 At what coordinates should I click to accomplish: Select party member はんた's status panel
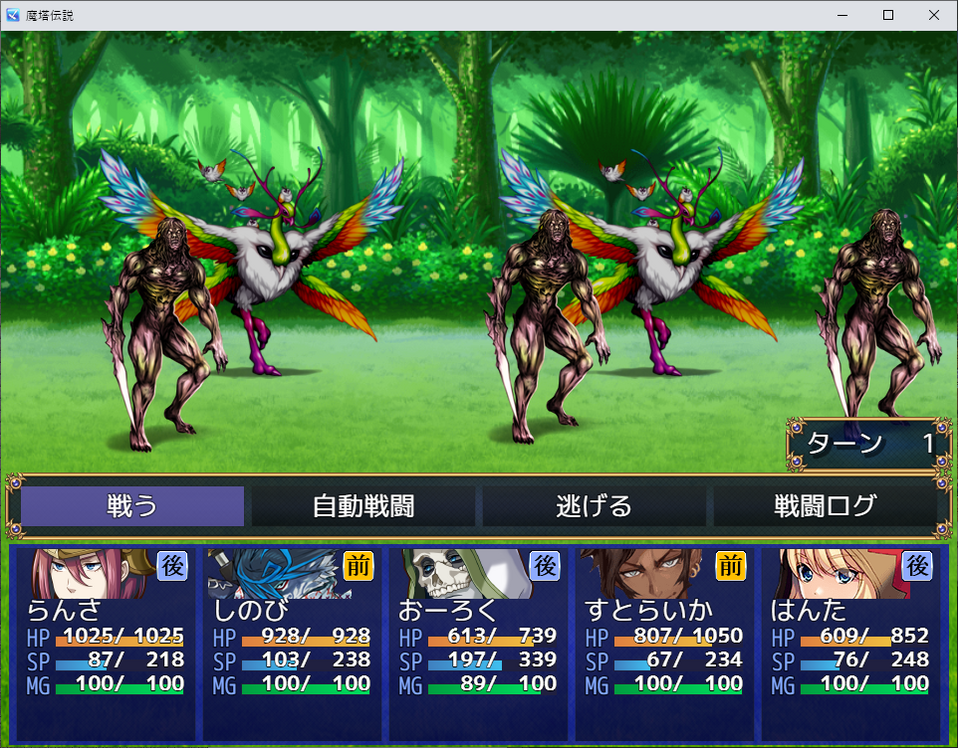[x=850, y=642]
